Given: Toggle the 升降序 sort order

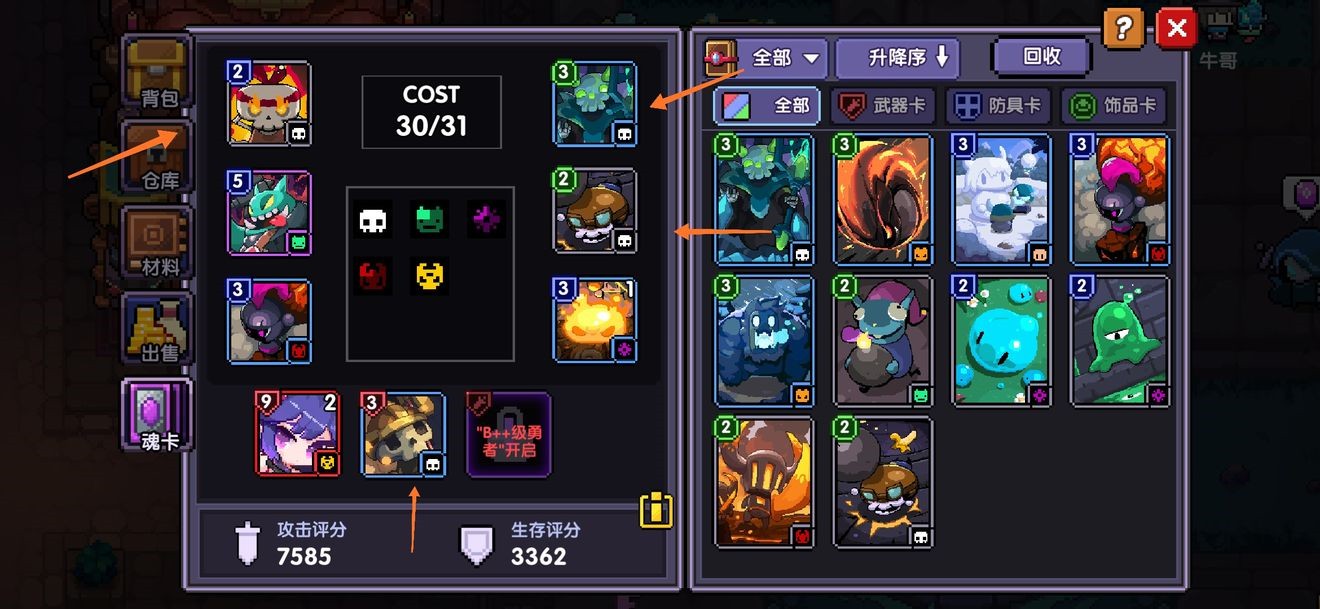Looking at the screenshot, I should pyautogui.click(x=896, y=58).
